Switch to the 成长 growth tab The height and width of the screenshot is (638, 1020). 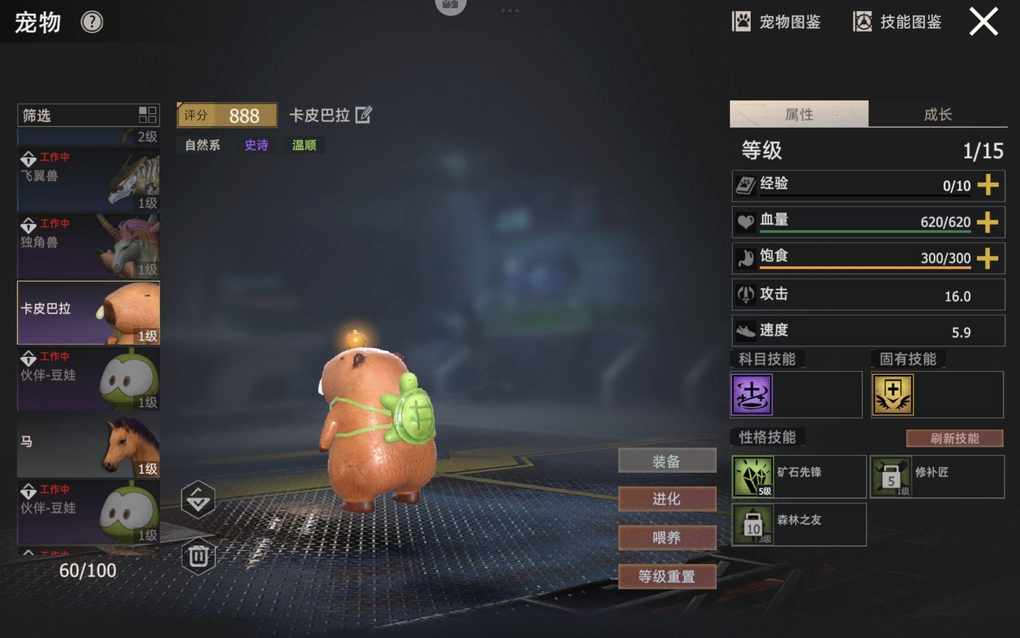click(x=937, y=115)
